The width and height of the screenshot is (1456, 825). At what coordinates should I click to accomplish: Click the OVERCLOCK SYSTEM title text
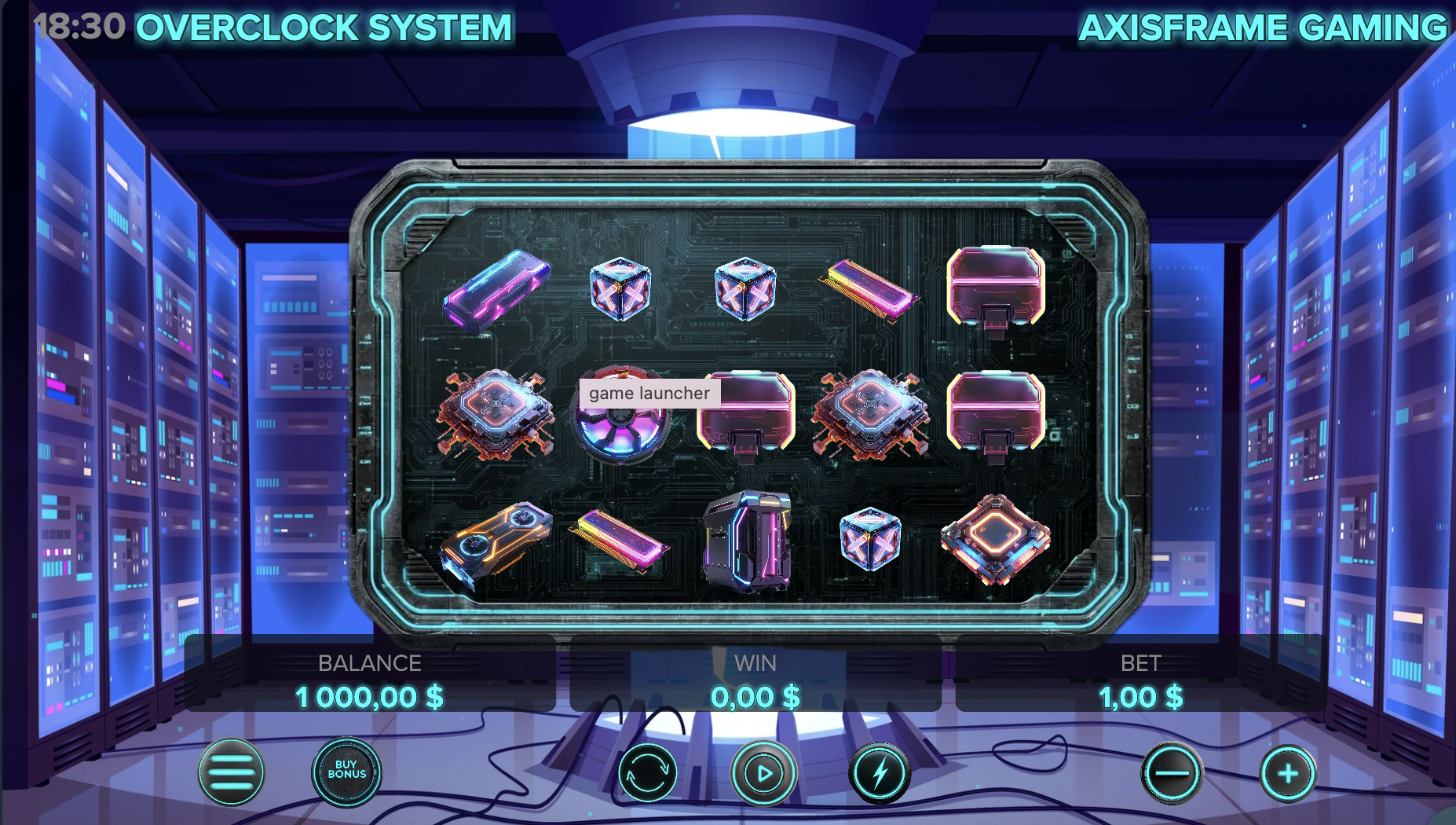(324, 26)
